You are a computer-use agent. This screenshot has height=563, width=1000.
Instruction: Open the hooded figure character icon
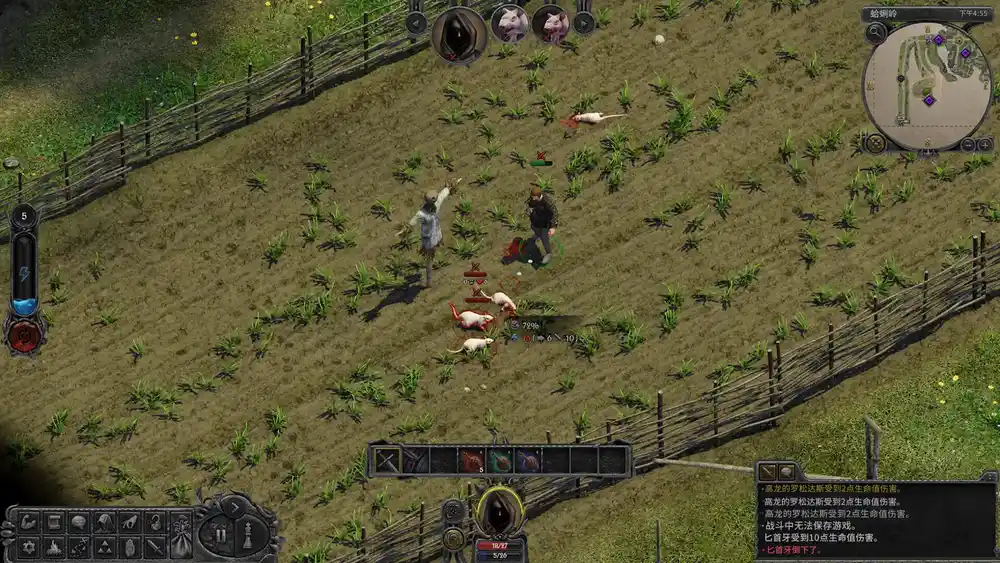coord(104,522)
